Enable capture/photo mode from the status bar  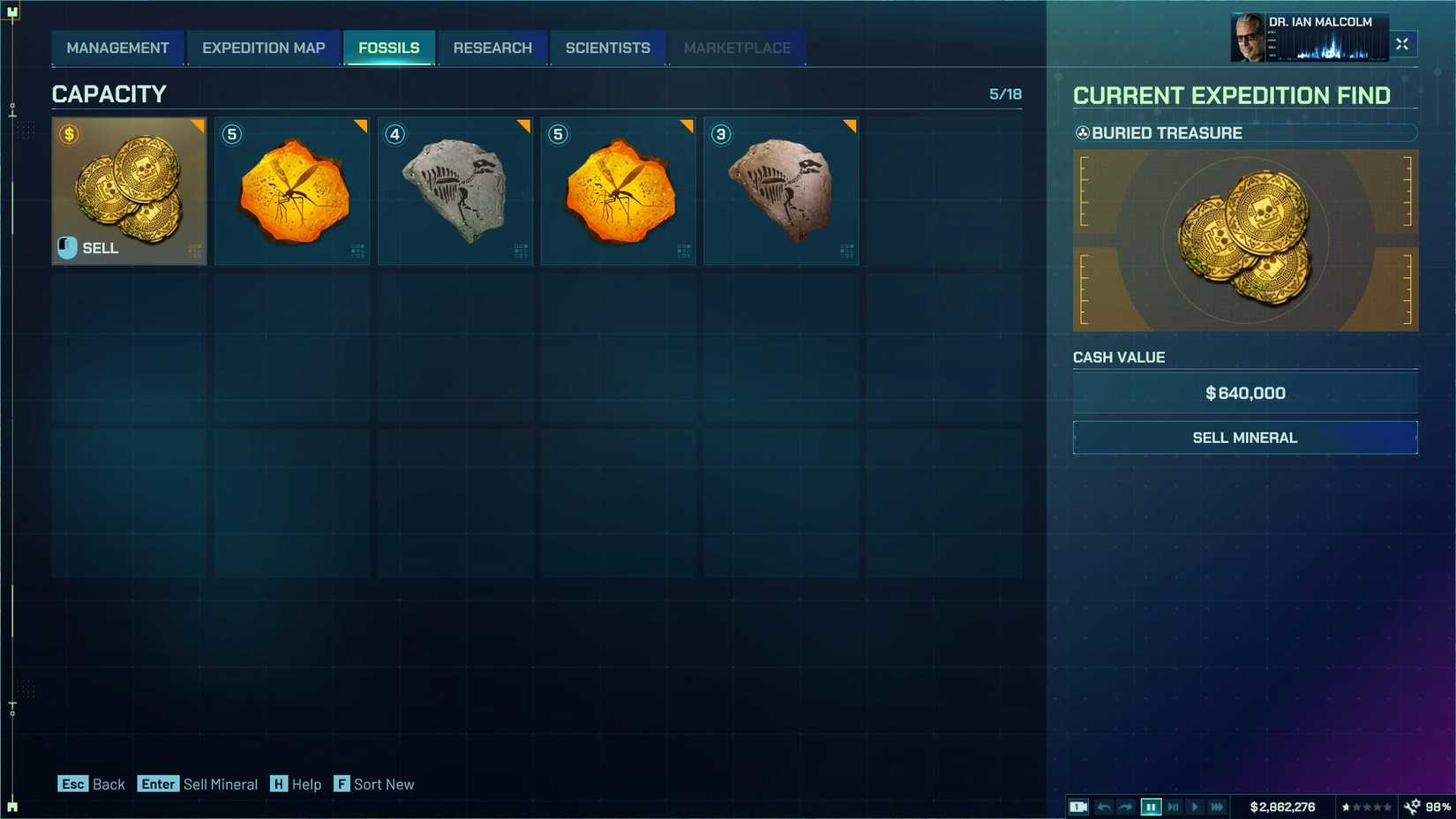[1077, 806]
